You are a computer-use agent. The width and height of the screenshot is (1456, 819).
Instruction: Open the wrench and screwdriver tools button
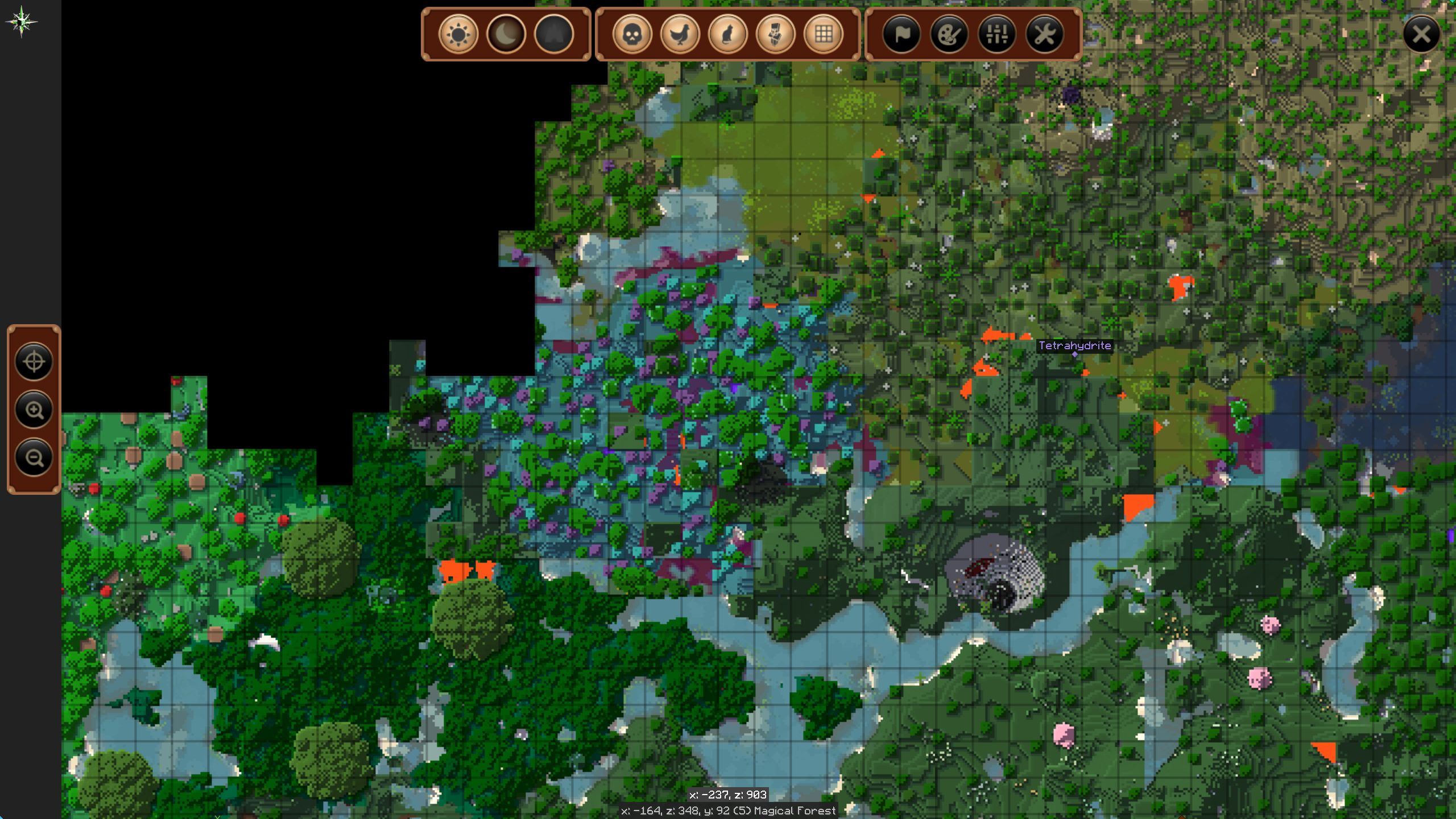point(1045,34)
